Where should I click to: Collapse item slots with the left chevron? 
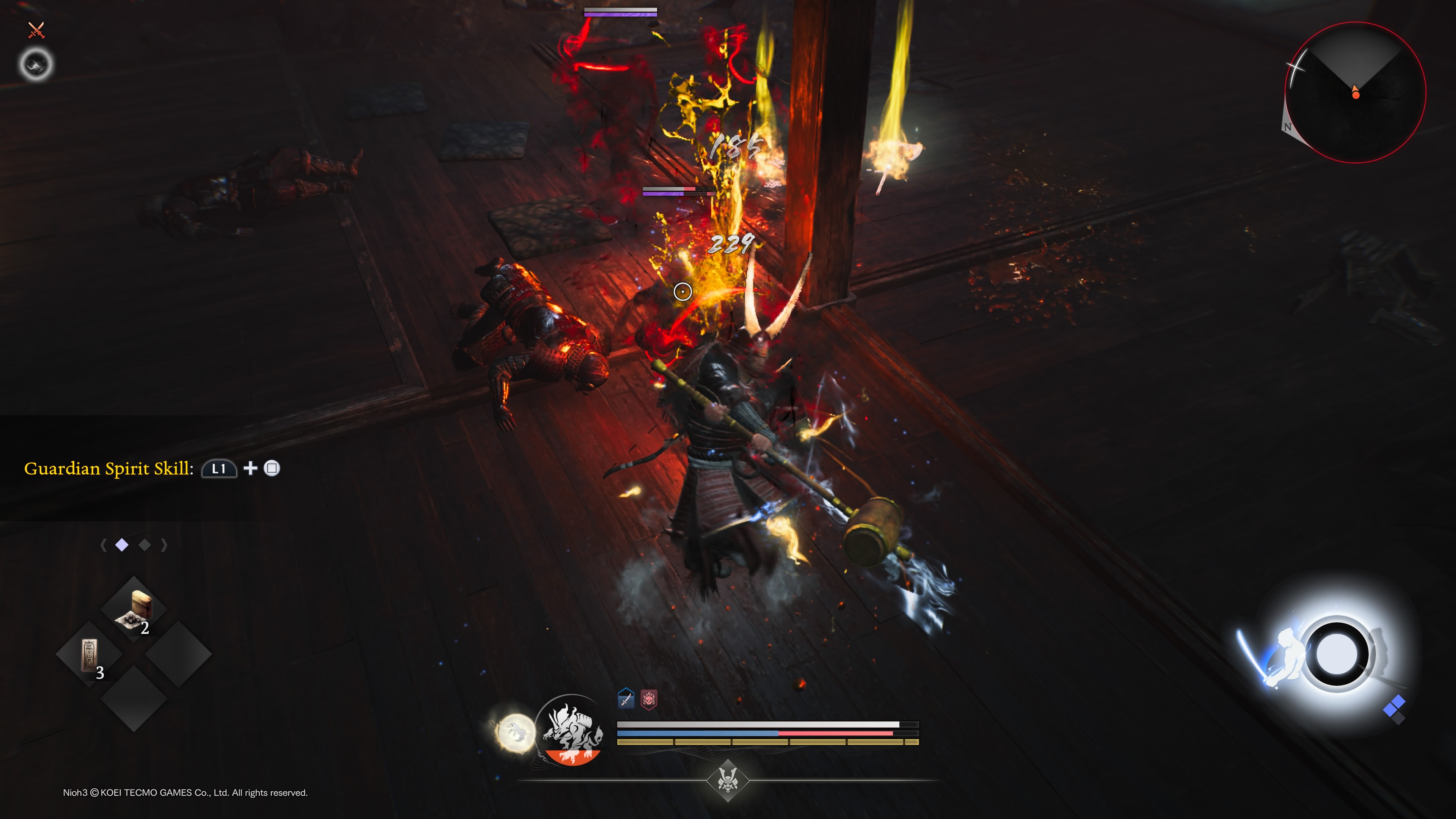[x=104, y=544]
